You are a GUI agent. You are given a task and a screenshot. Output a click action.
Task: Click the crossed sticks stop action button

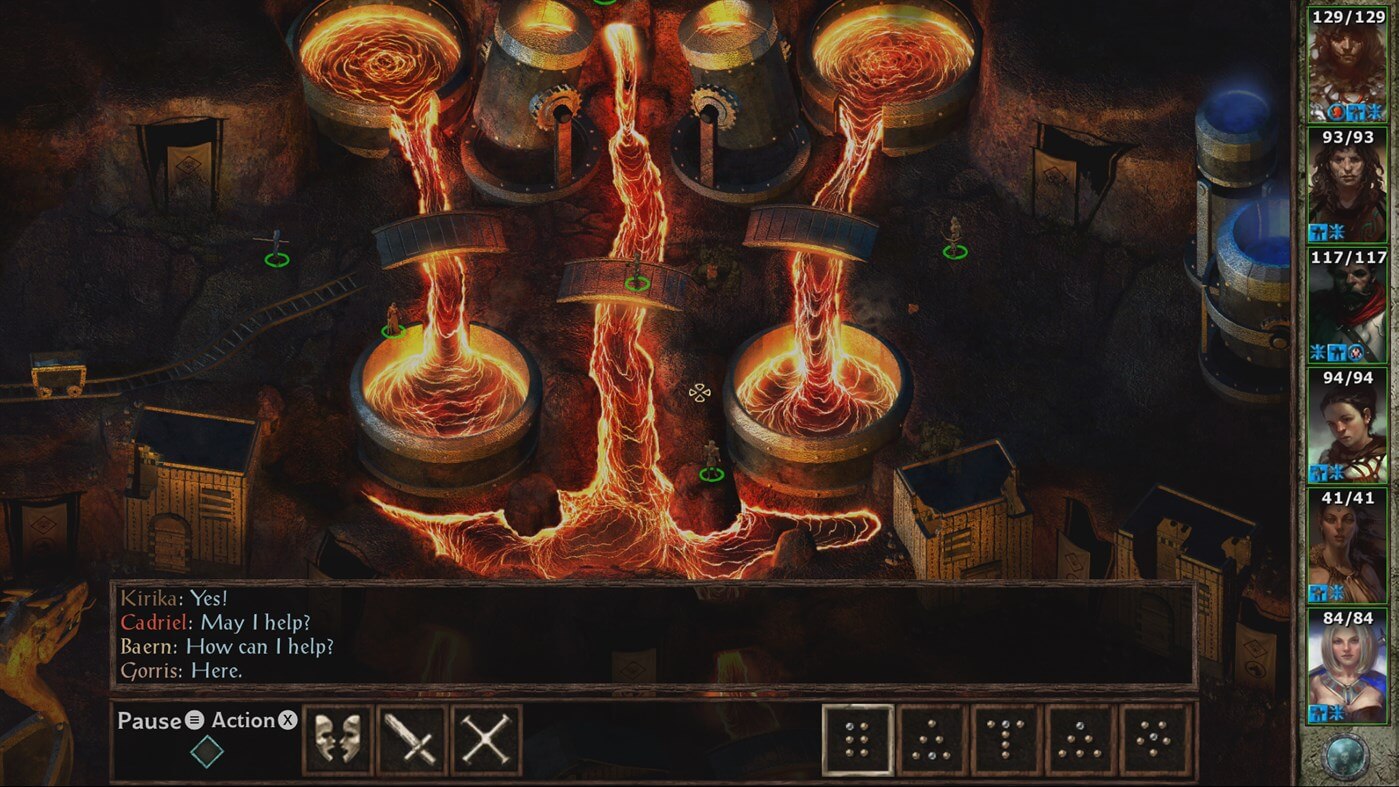click(x=486, y=740)
